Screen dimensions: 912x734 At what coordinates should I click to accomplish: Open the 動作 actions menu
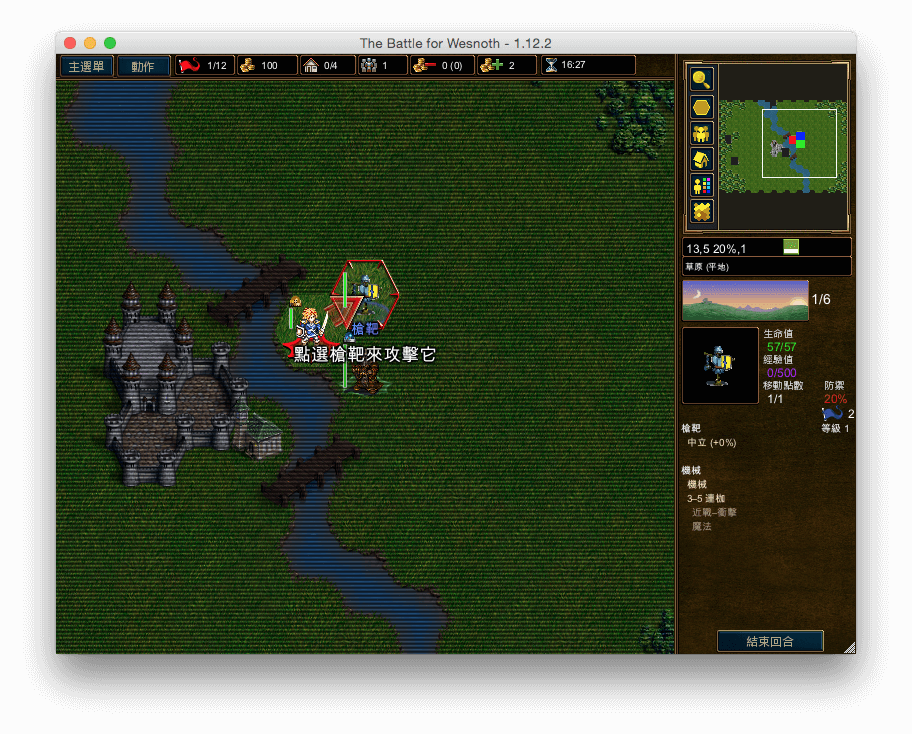[x=143, y=66]
